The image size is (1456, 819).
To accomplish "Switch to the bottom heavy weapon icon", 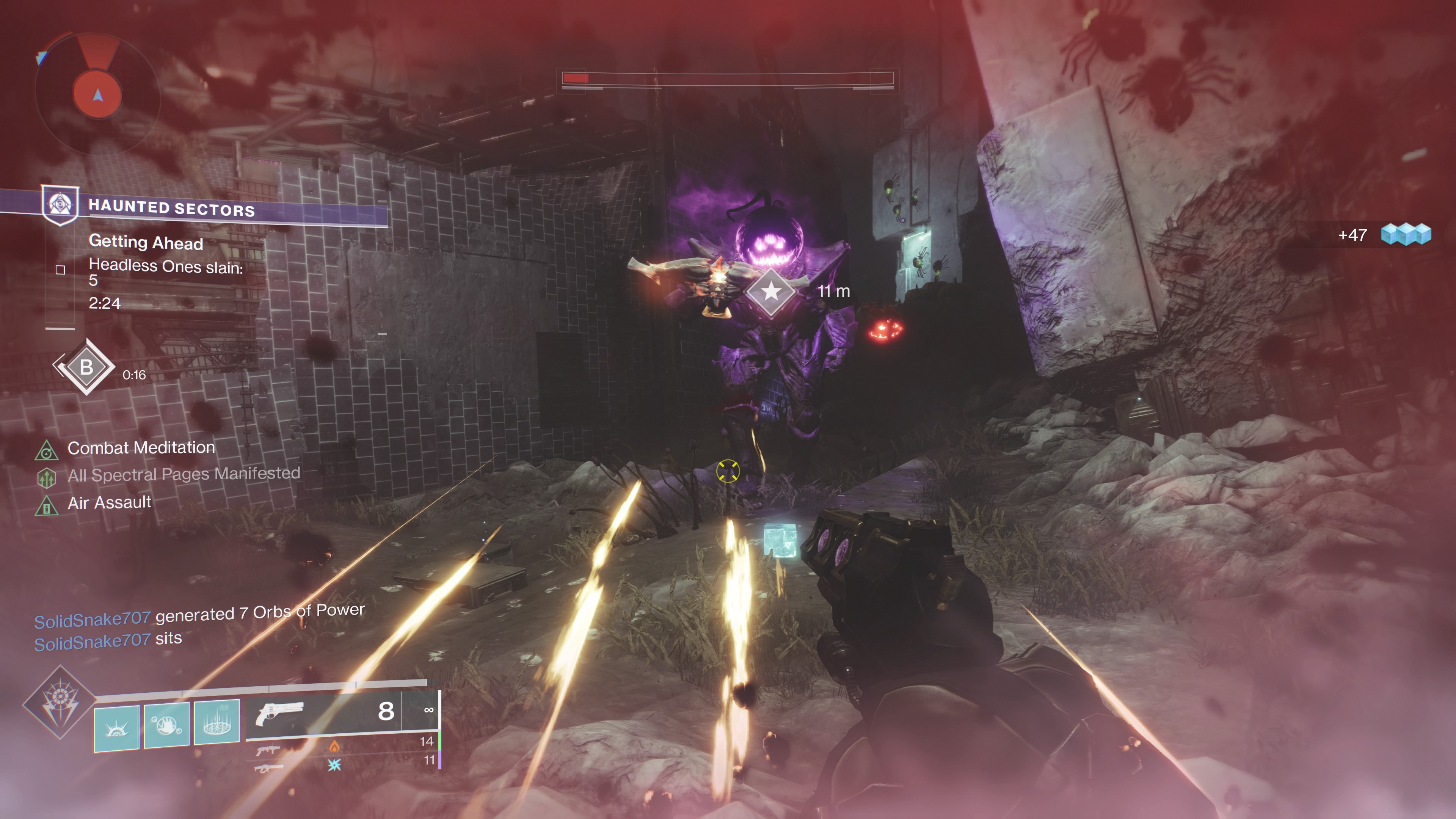I will click(x=268, y=768).
